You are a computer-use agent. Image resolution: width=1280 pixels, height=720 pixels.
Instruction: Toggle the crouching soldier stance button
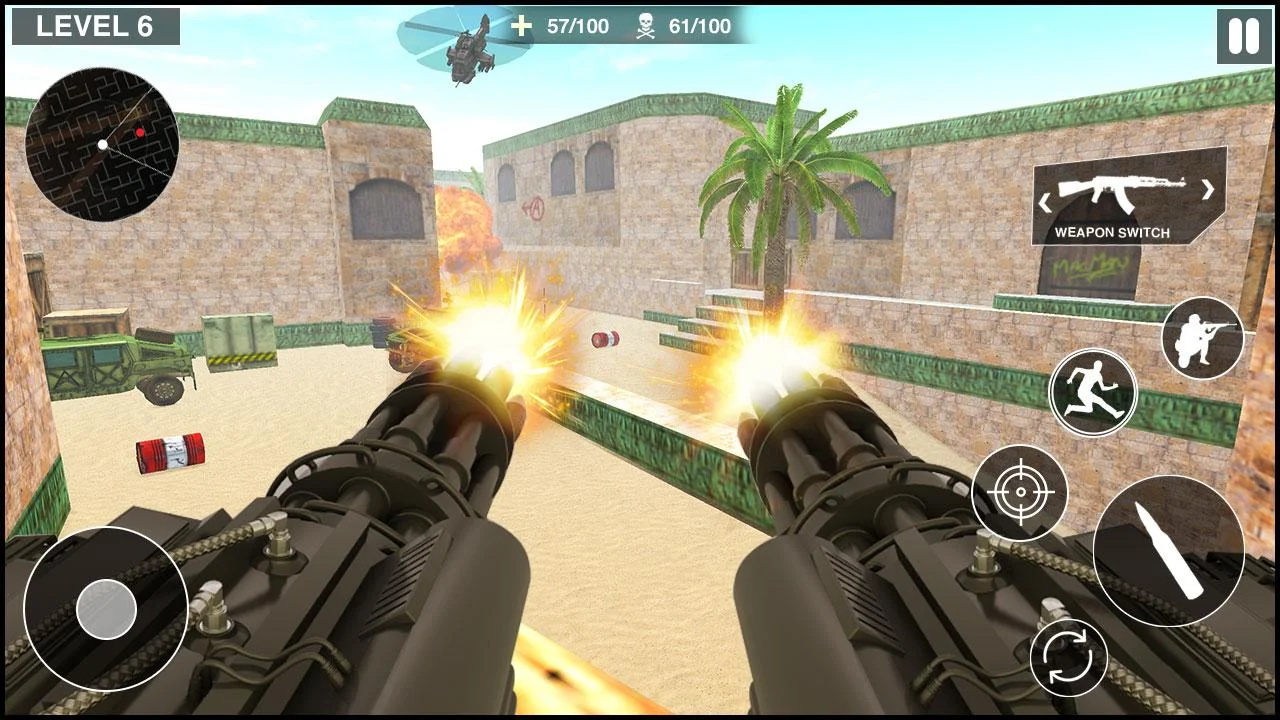coord(1202,338)
